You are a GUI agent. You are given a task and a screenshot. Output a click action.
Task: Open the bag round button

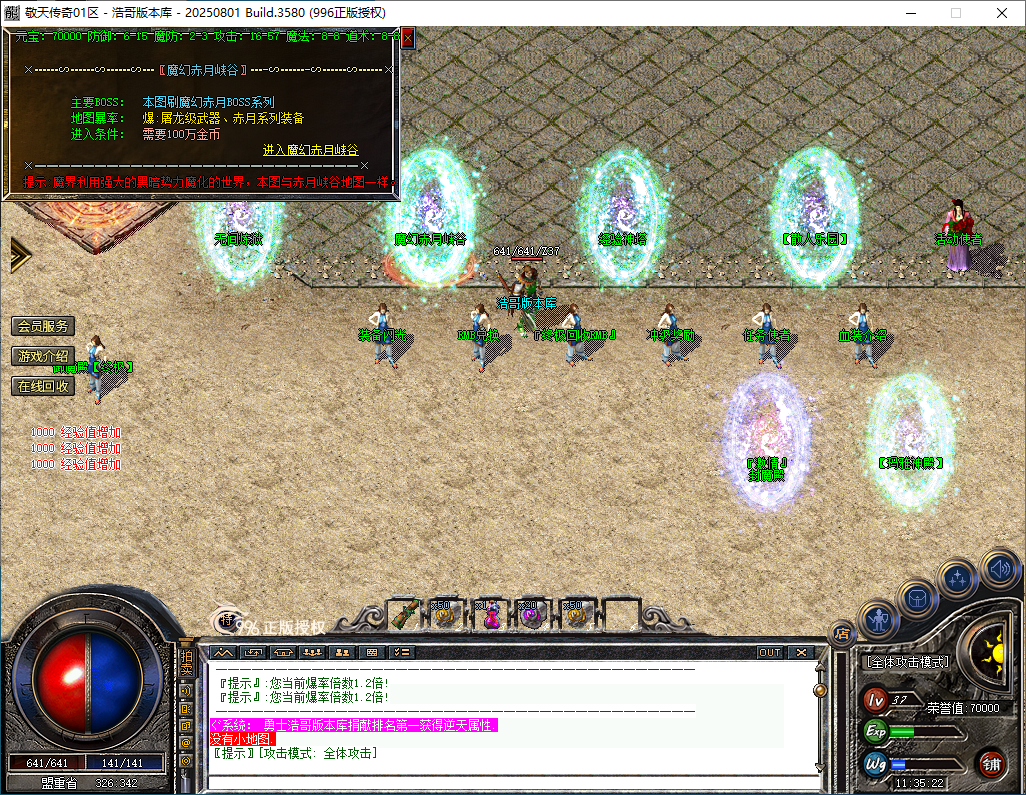point(917,598)
